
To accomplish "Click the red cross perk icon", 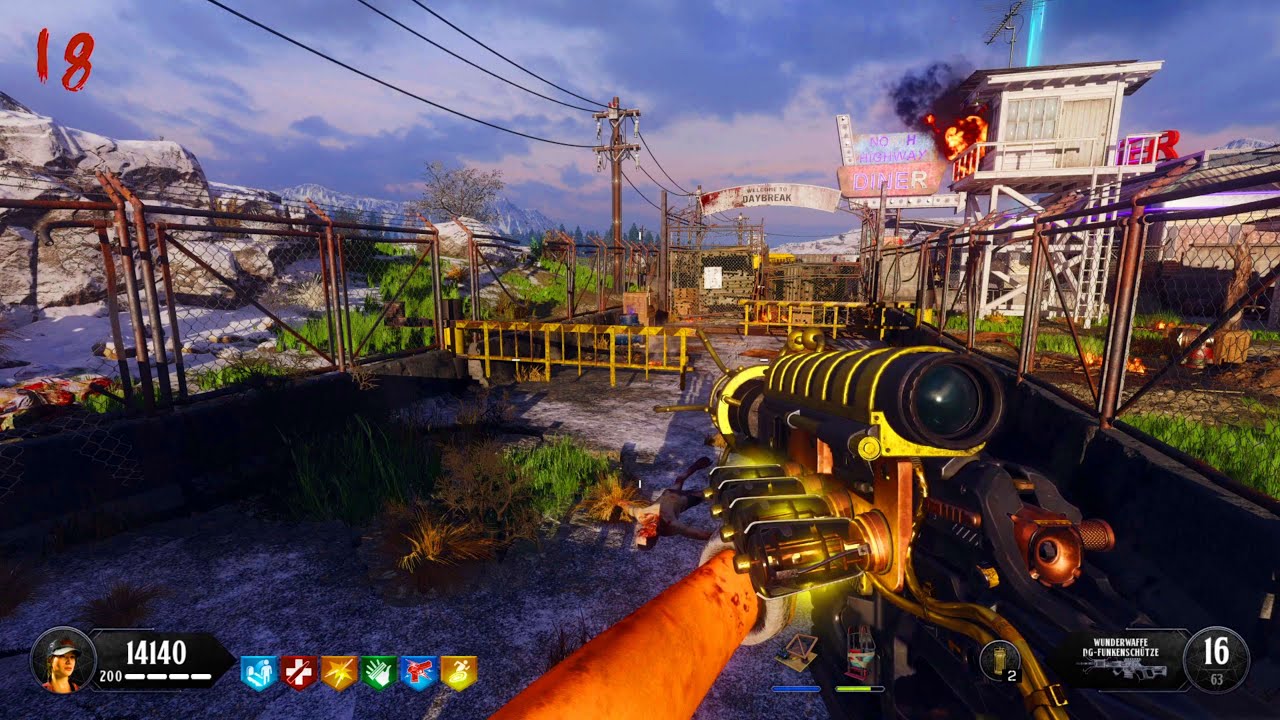I will click(299, 673).
